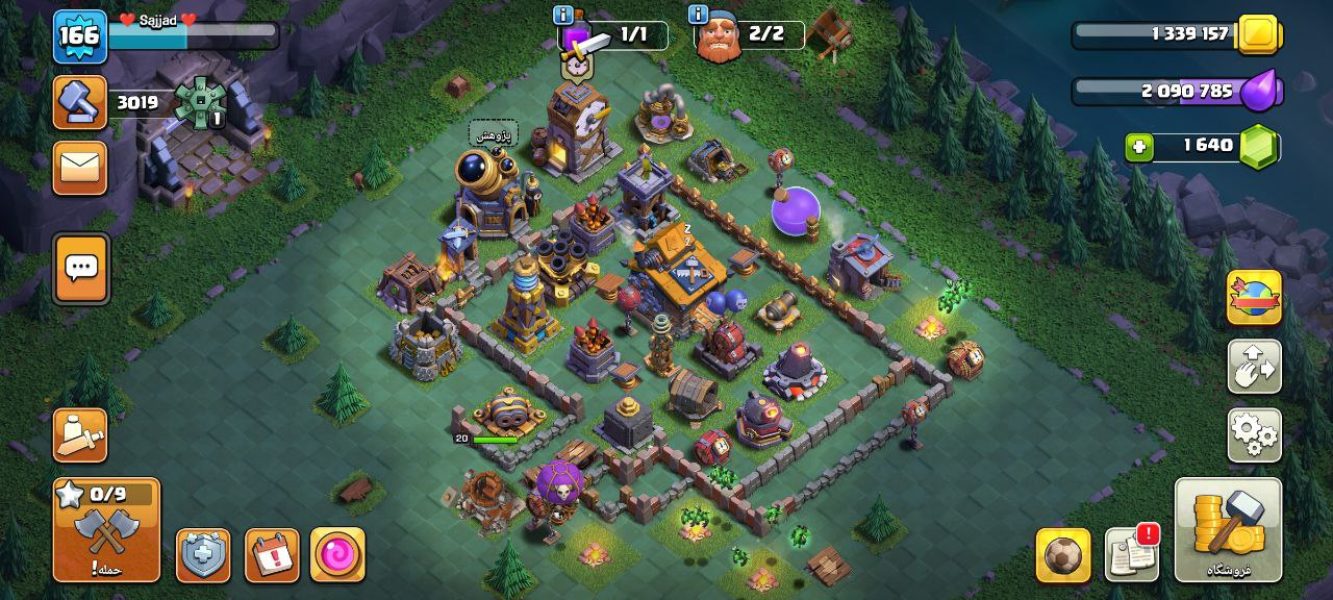This screenshot has width=1333, height=600.
Task: Tap the globe with ribbon button
Action: tap(1254, 298)
